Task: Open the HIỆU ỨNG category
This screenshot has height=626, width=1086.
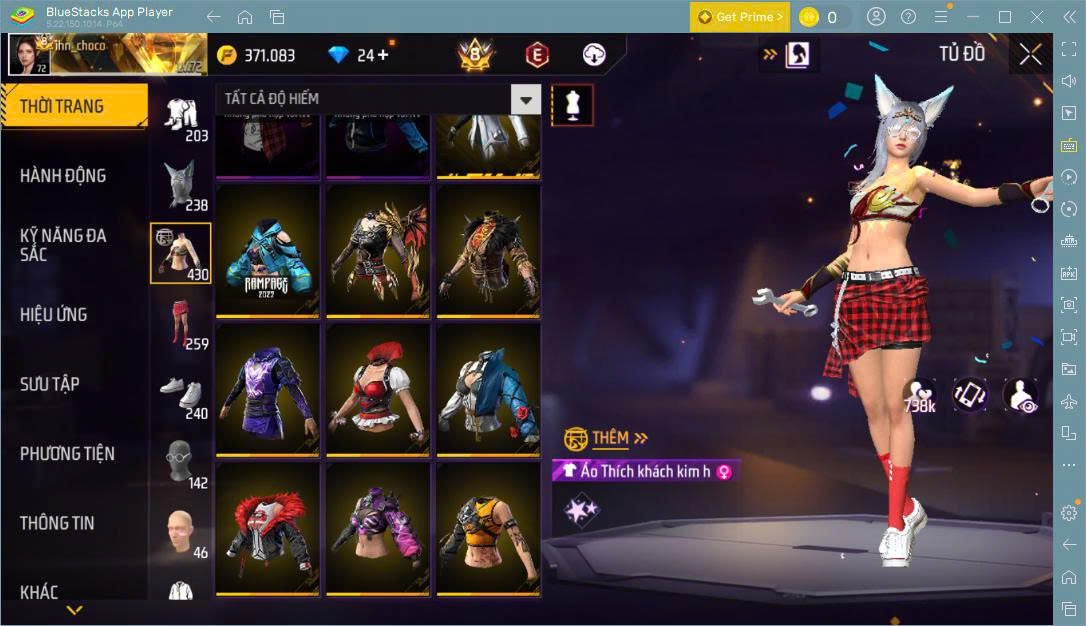Action: click(54, 315)
